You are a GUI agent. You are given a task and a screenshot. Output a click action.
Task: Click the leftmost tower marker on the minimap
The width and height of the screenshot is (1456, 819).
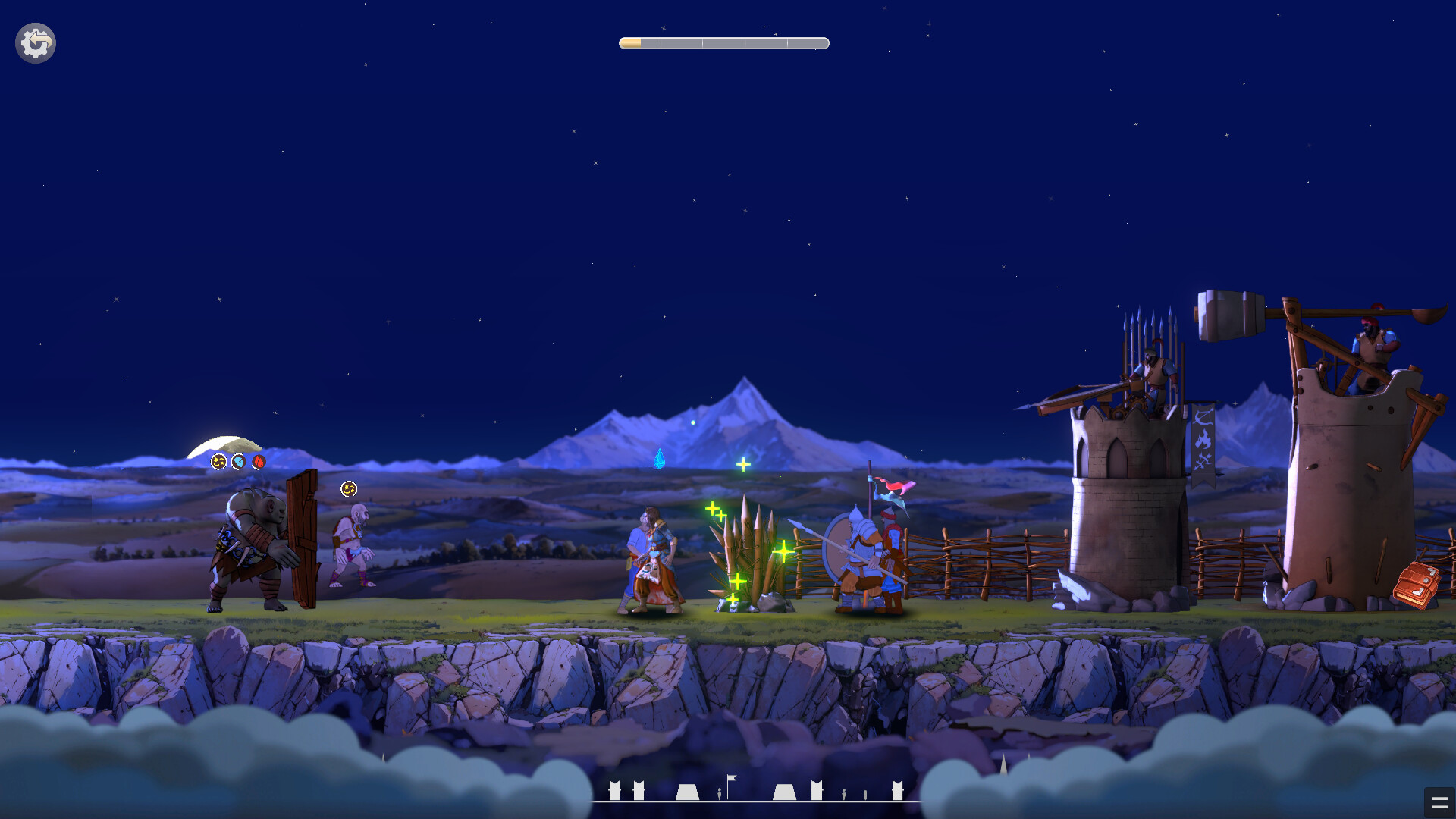click(613, 790)
